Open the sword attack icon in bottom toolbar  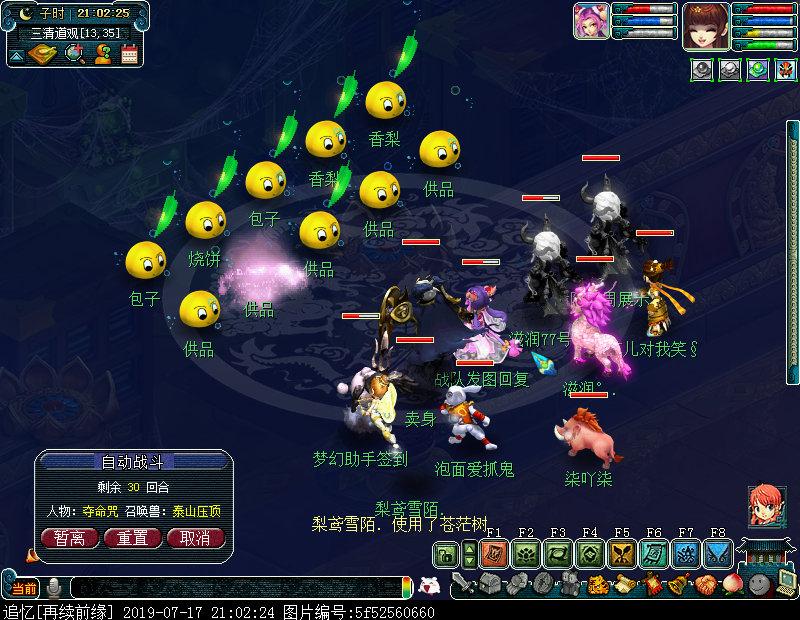coord(461,584)
